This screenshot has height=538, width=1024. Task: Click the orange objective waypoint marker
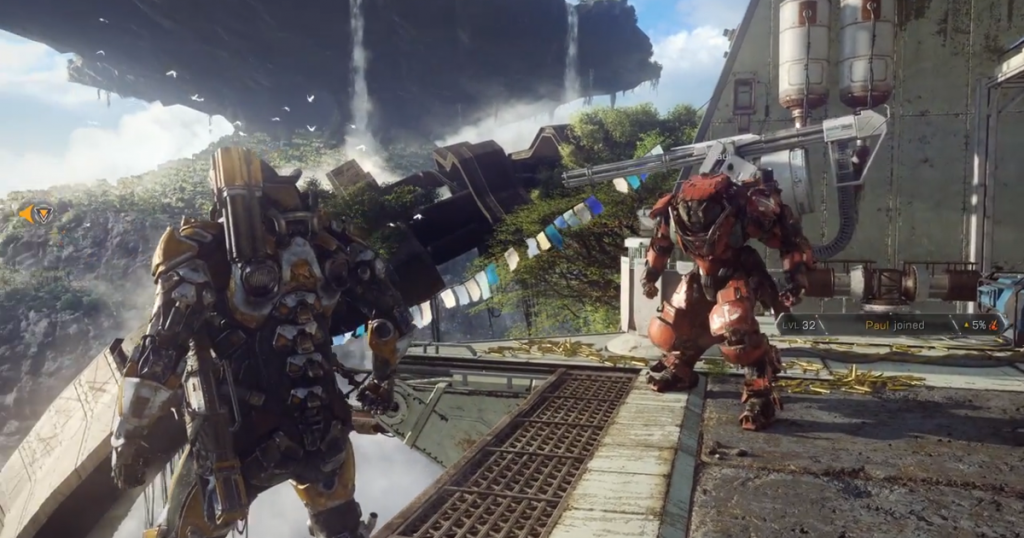38,213
